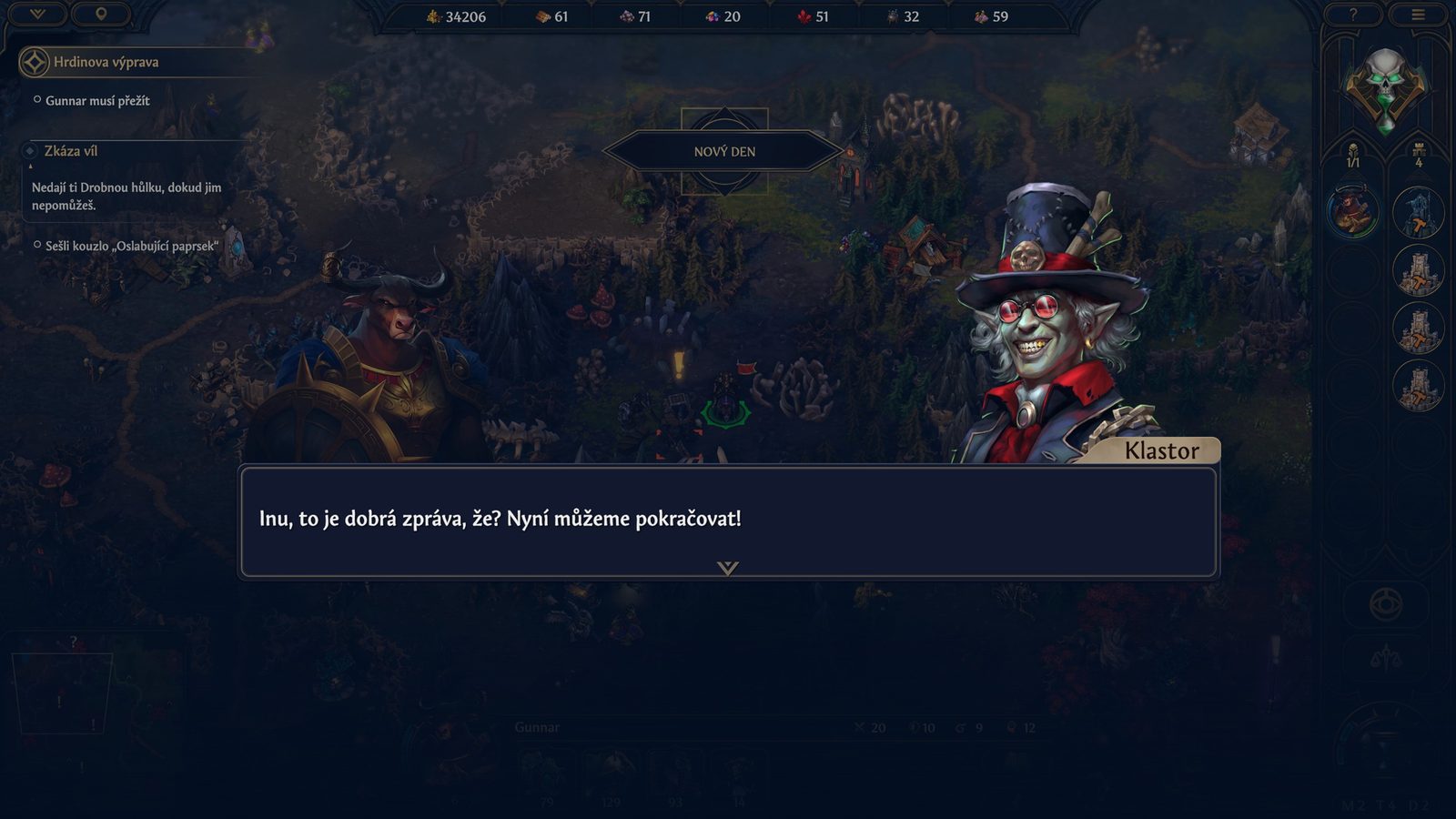Image resolution: width=1456 pixels, height=819 pixels.
Task: Click the down chevron to continue dialogue
Action: 727,566
